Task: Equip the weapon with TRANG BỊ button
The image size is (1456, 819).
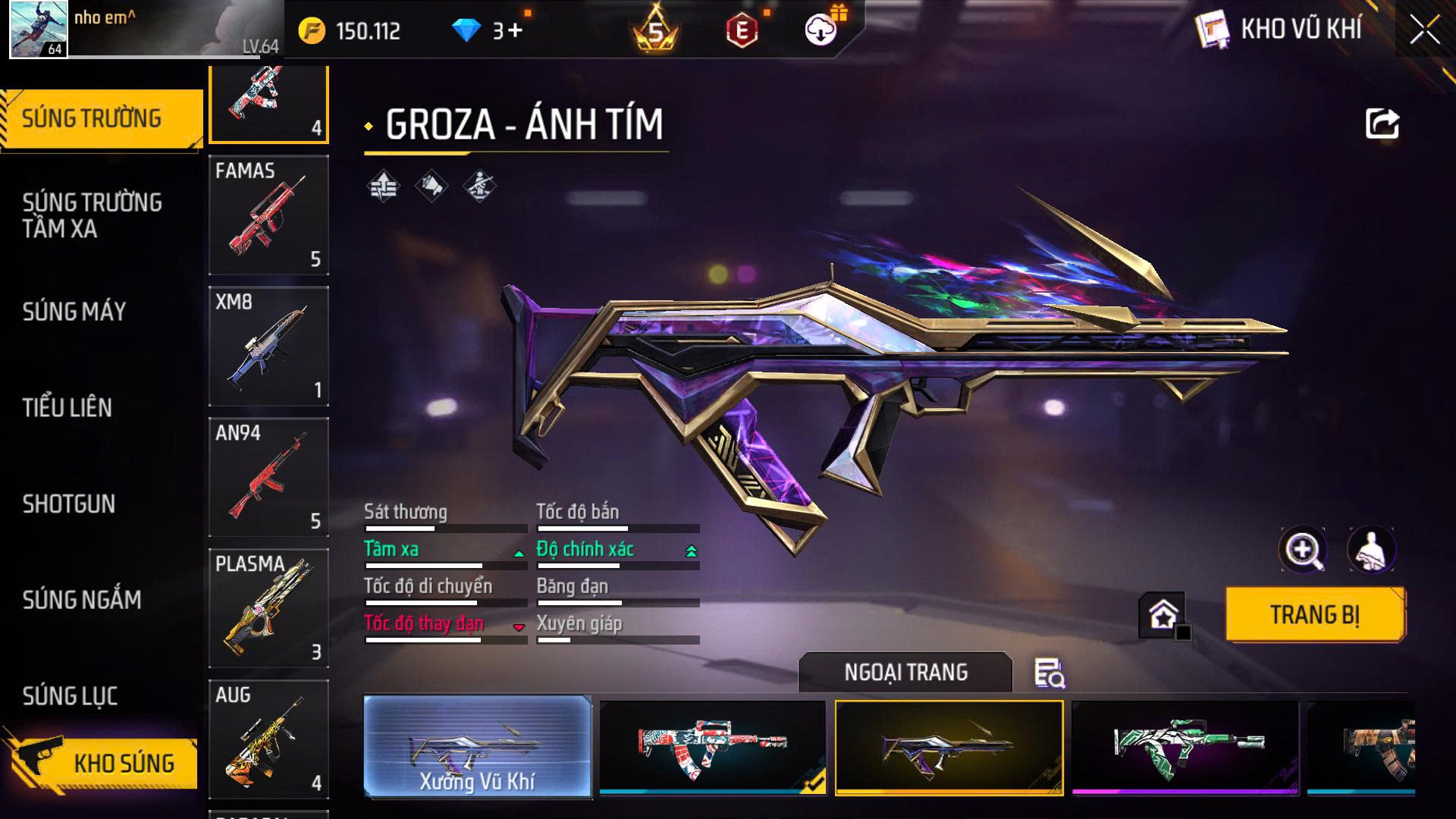Action: pos(1315,614)
